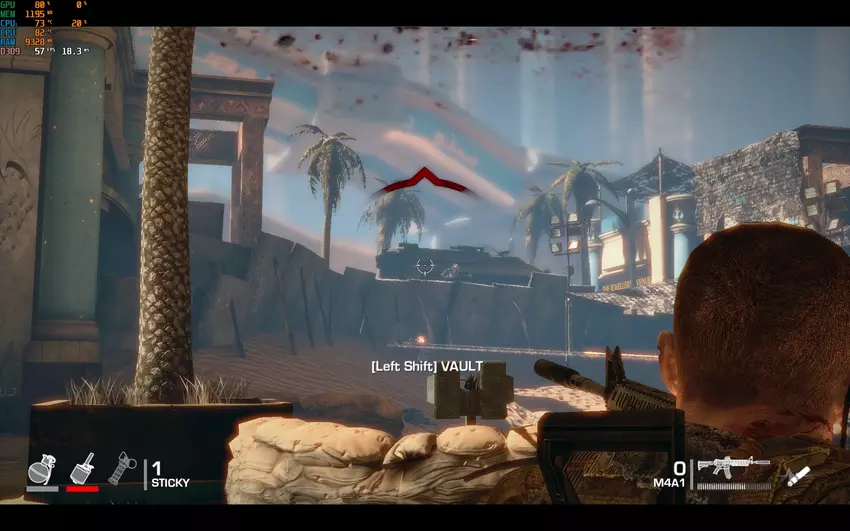Choose the sticky grenade icon
This screenshot has width=850, height=531.
point(82,468)
